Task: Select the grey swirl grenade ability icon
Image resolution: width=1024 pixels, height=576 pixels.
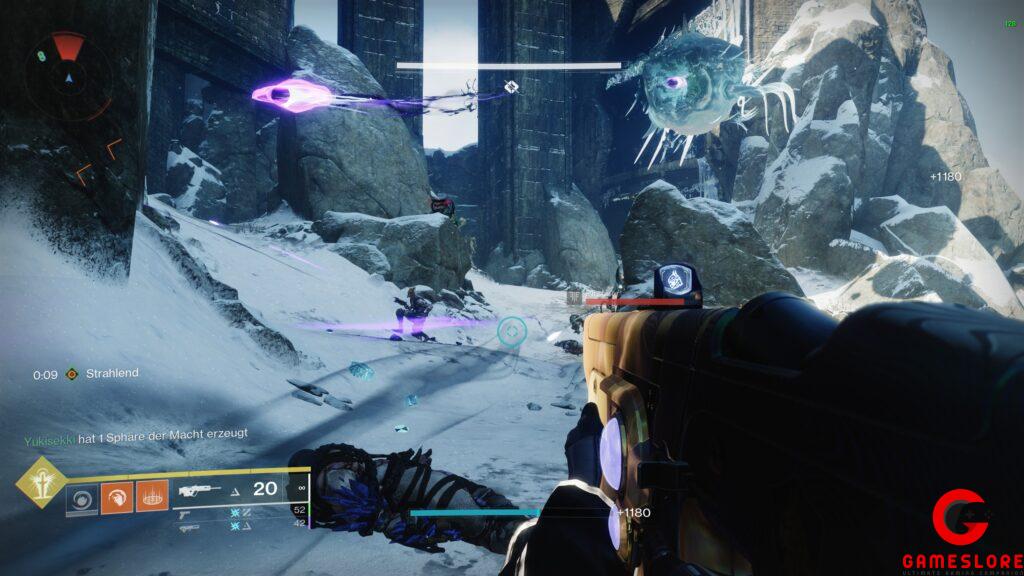Action: [x=82, y=497]
